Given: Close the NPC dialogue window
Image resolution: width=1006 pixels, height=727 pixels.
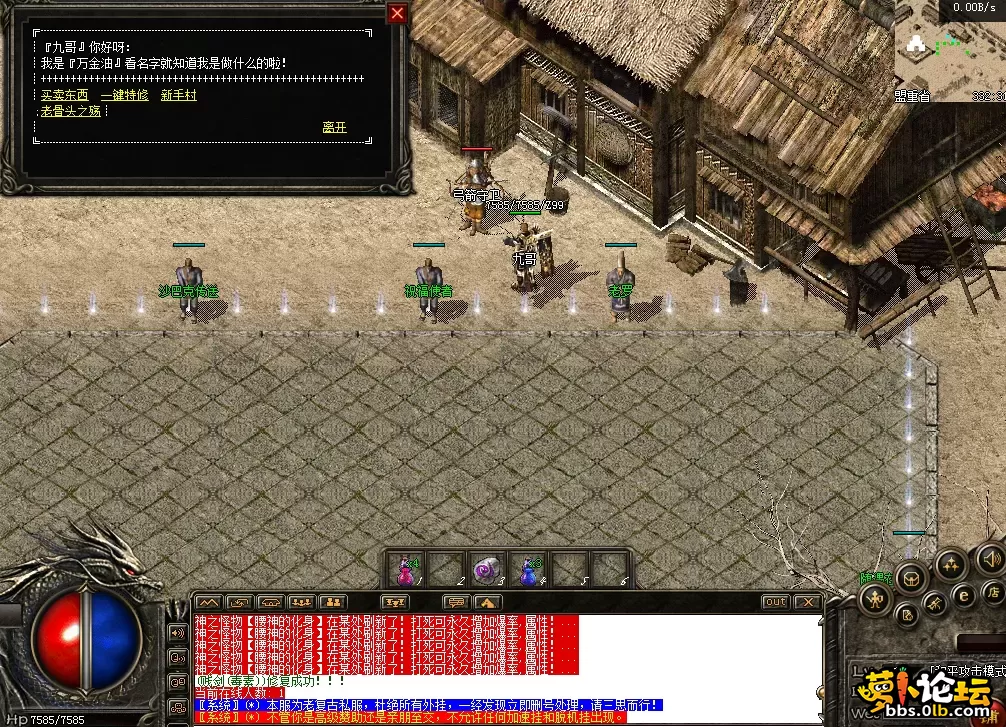Looking at the screenshot, I should [397, 13].
